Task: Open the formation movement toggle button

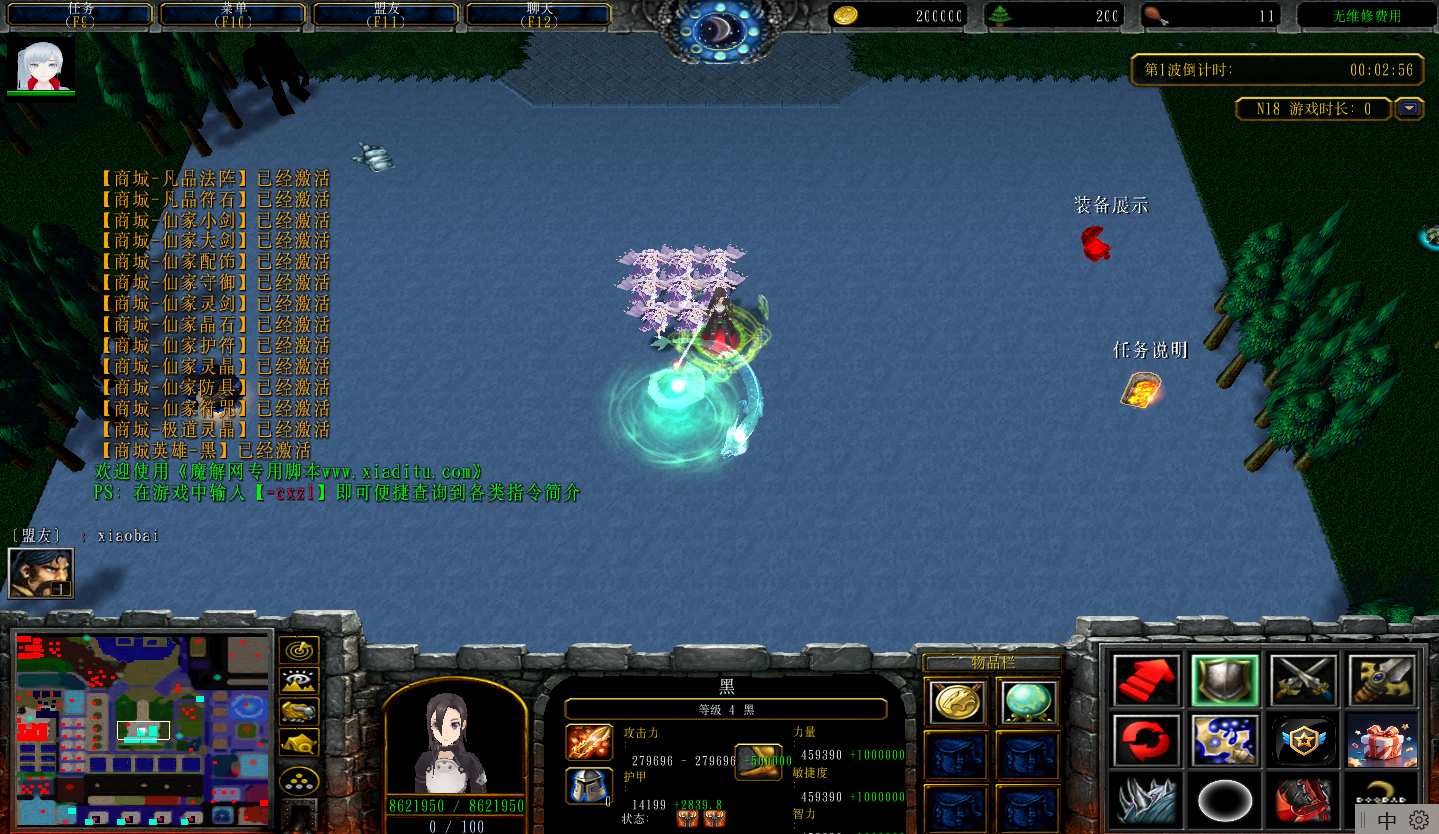Action: tap(298, 780)
